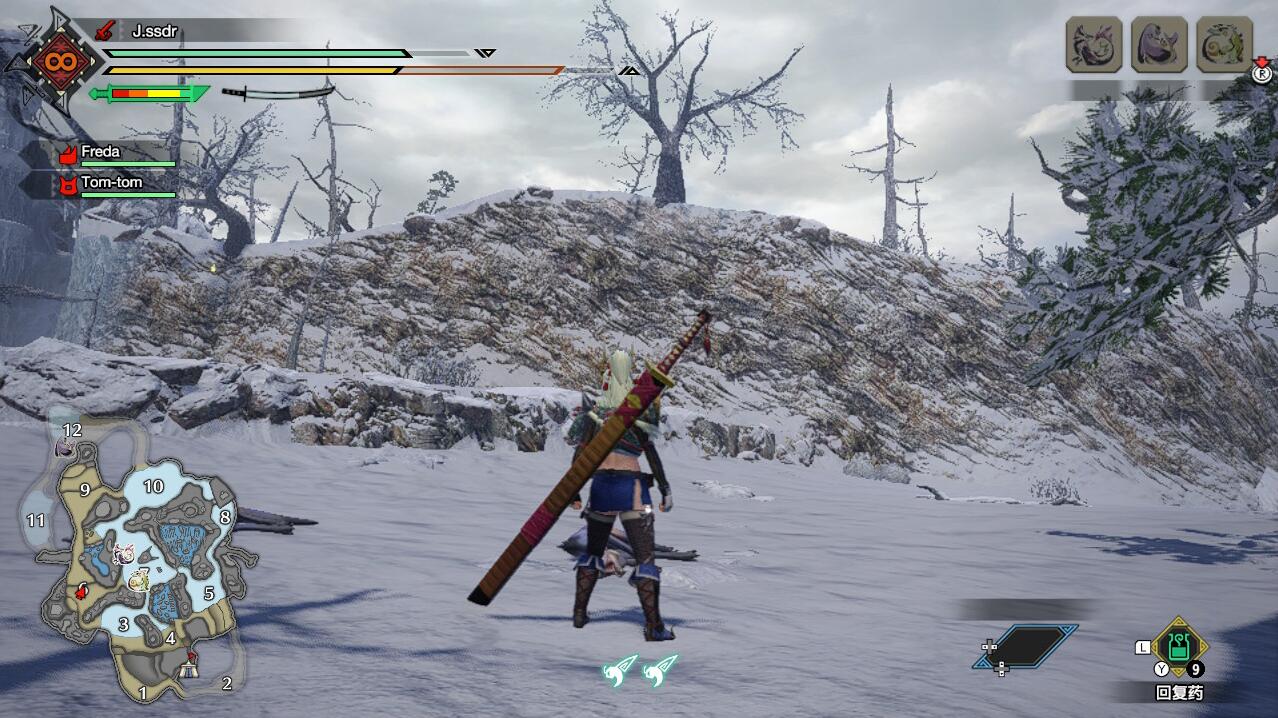Image resolution: width=1278 pixels, height=718 pixels.
Task: Click the monster marker near area 12
Action: [64, 448]
